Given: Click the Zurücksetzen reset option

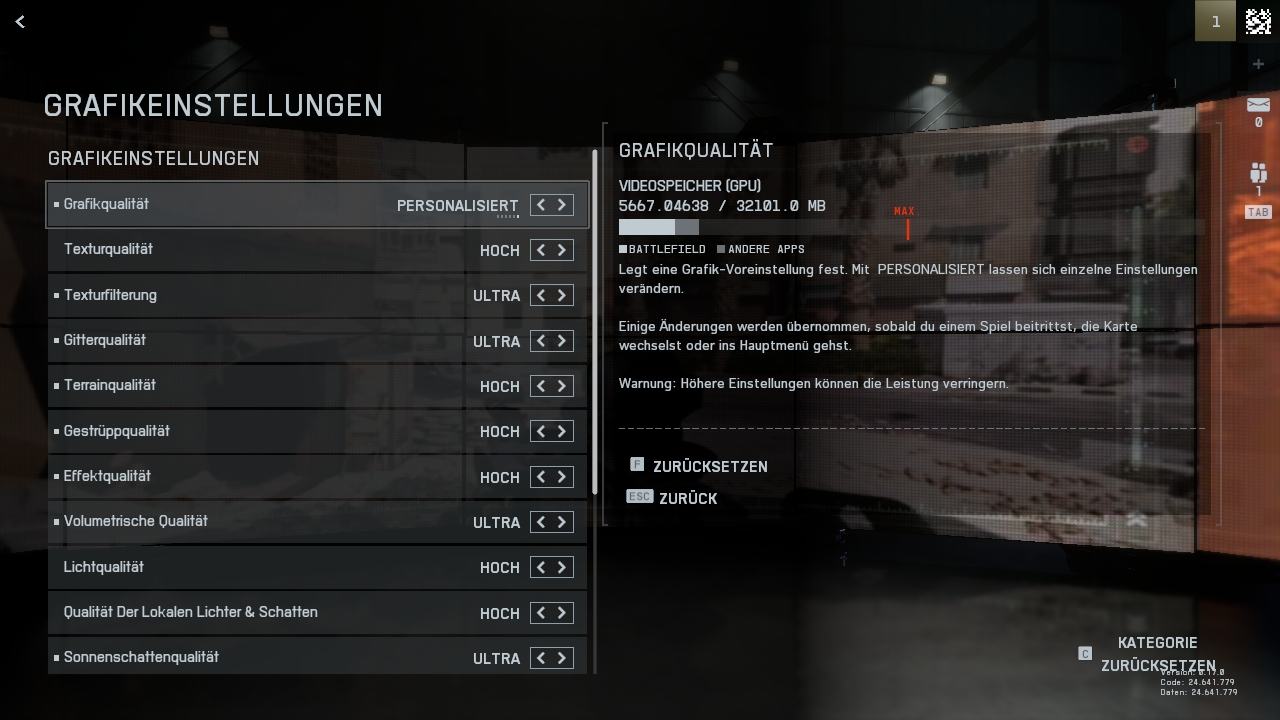Looking at the screenshot, I should pyautogui.click(x=709, y=467).
